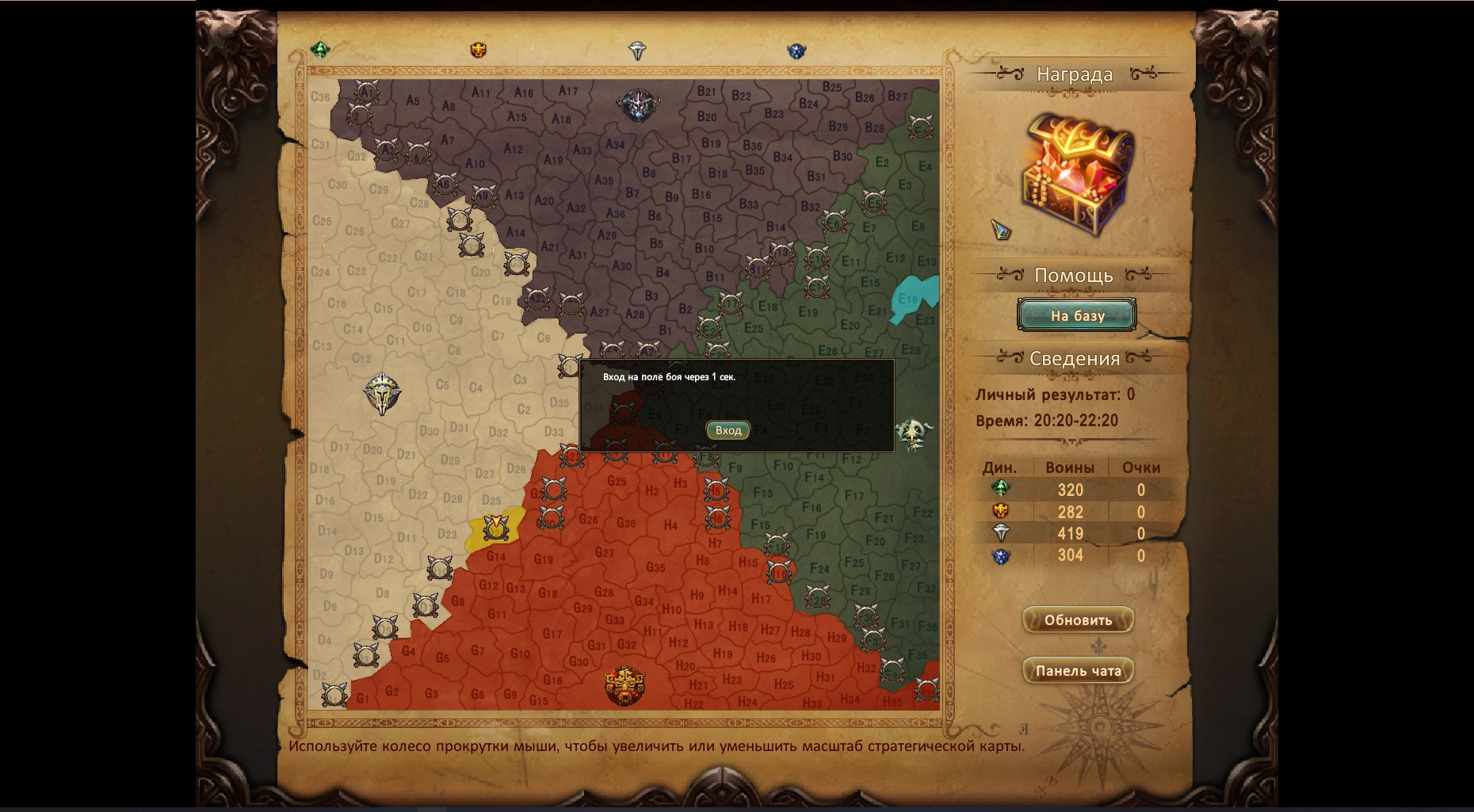Click the white knight helmet base on map
This screenshot has width=1474, height=812.
[x=383, y=394]
